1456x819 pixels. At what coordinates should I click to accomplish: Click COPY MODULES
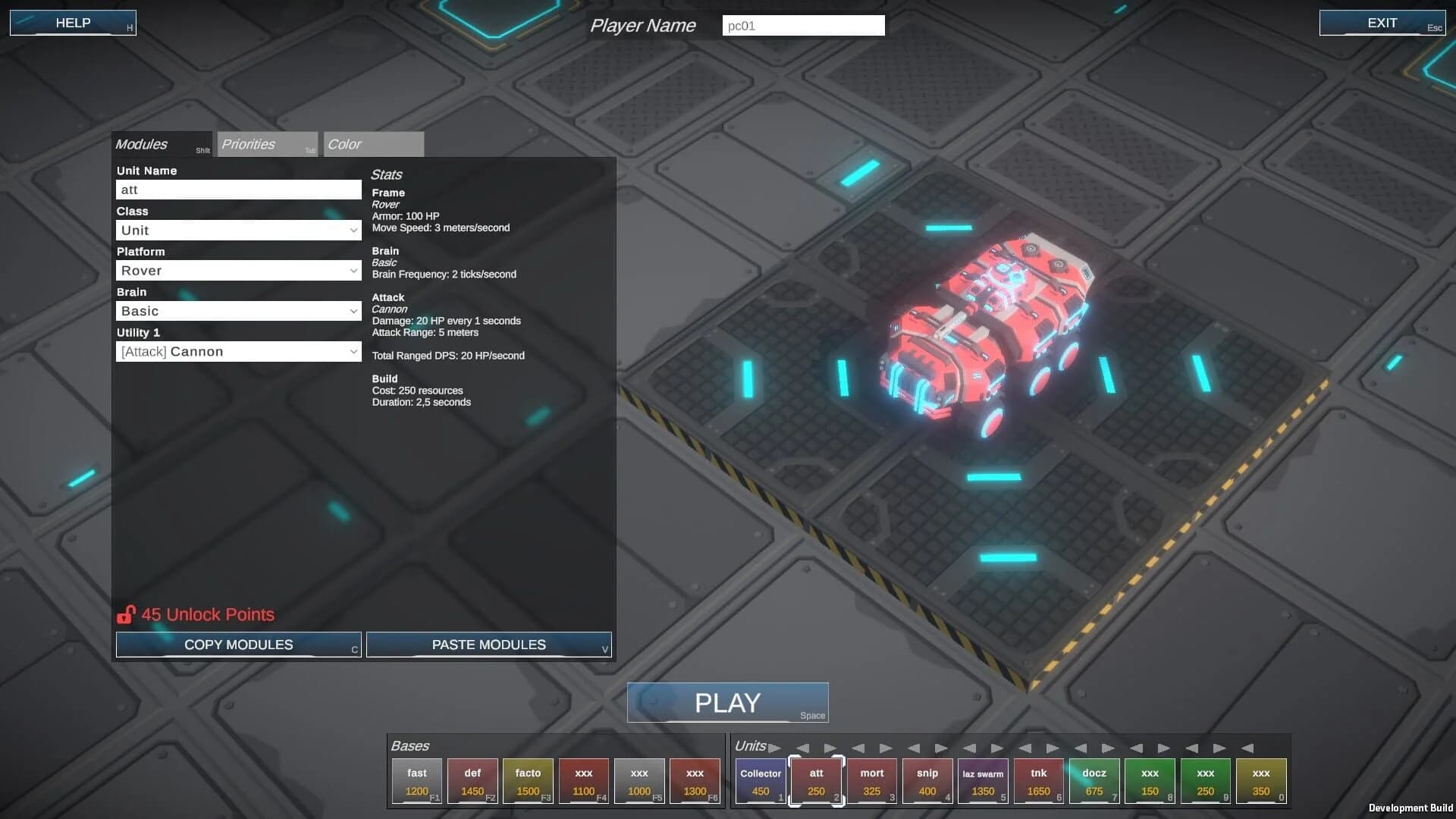pos(238,645)
